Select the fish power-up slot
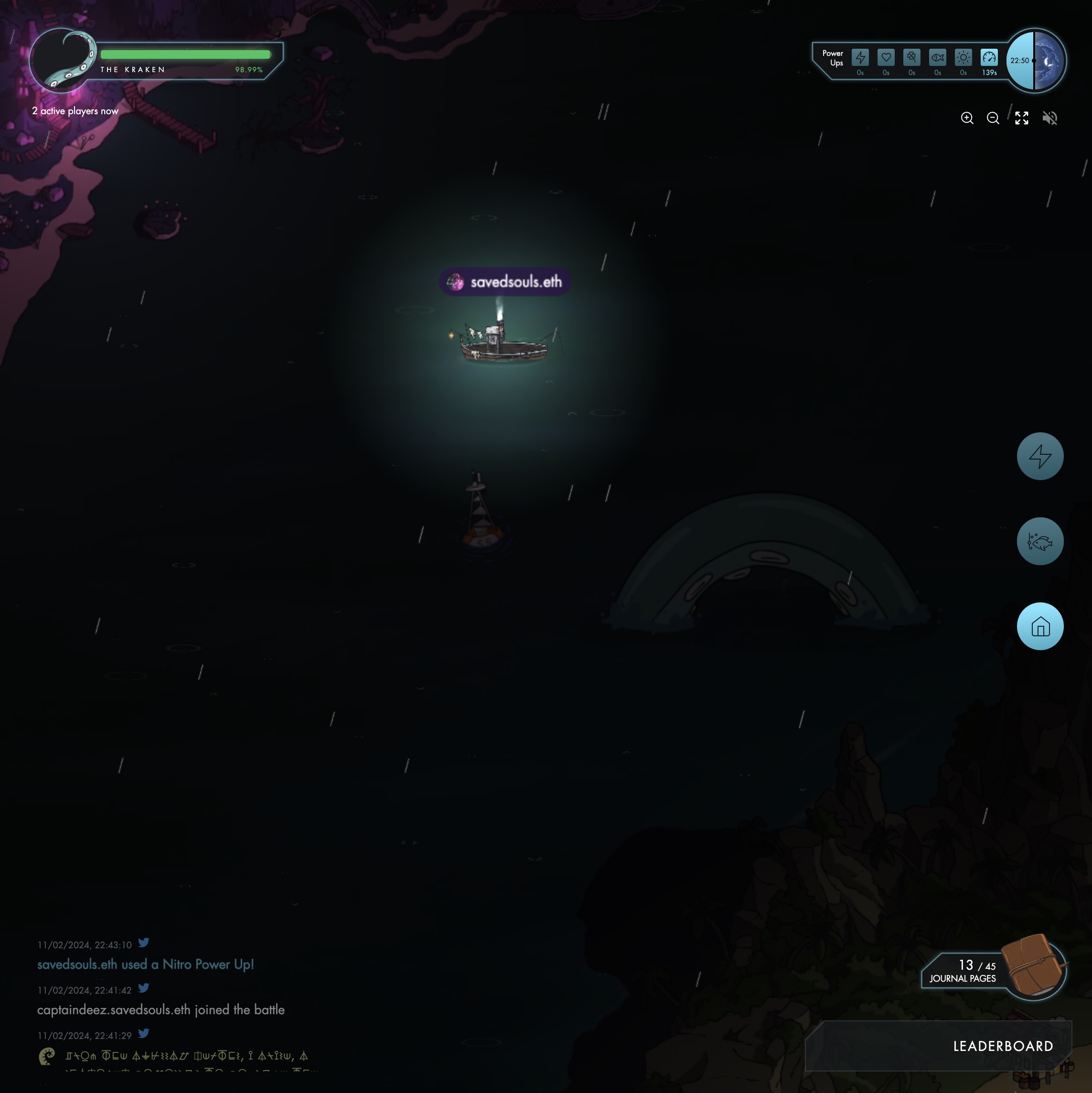This screenshot has width=1092, height=1093. coord(938,58)
